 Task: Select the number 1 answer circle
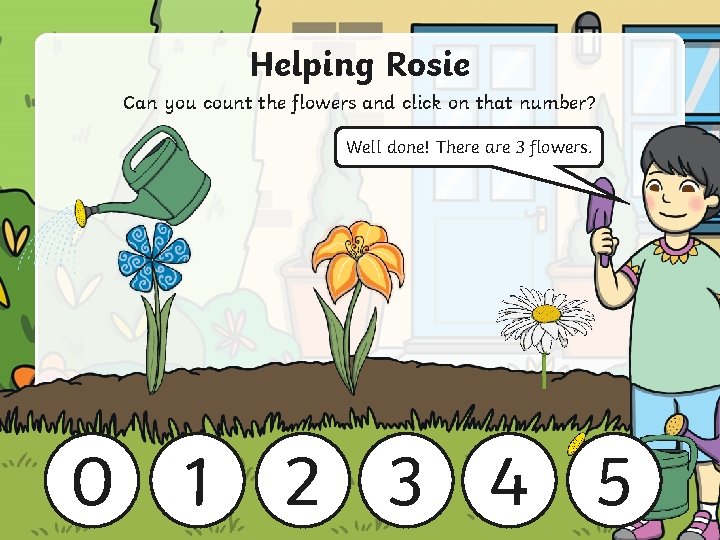click(198, 482)
